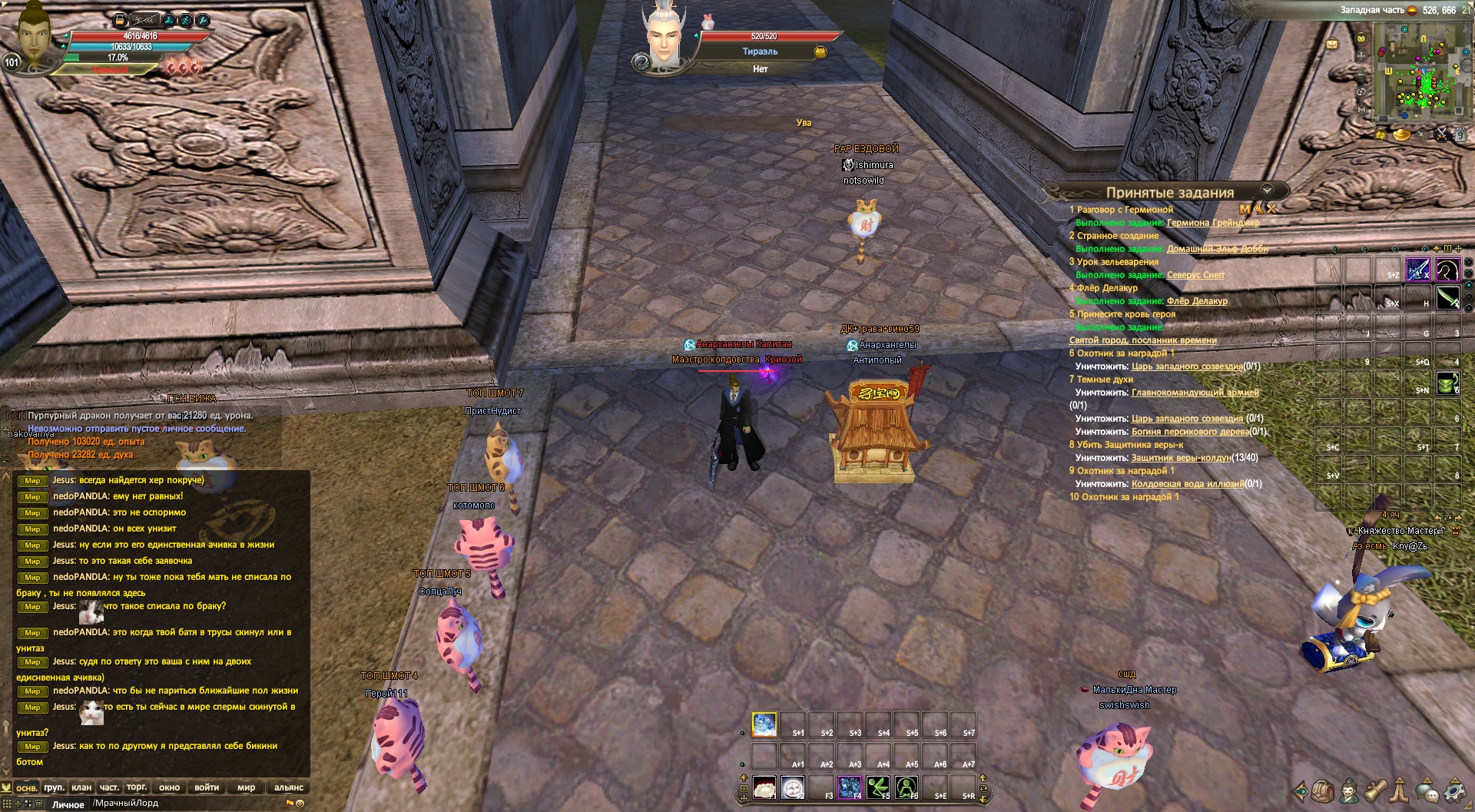
Task: Open the chat emoticon smiley picker
Action: 300,804
